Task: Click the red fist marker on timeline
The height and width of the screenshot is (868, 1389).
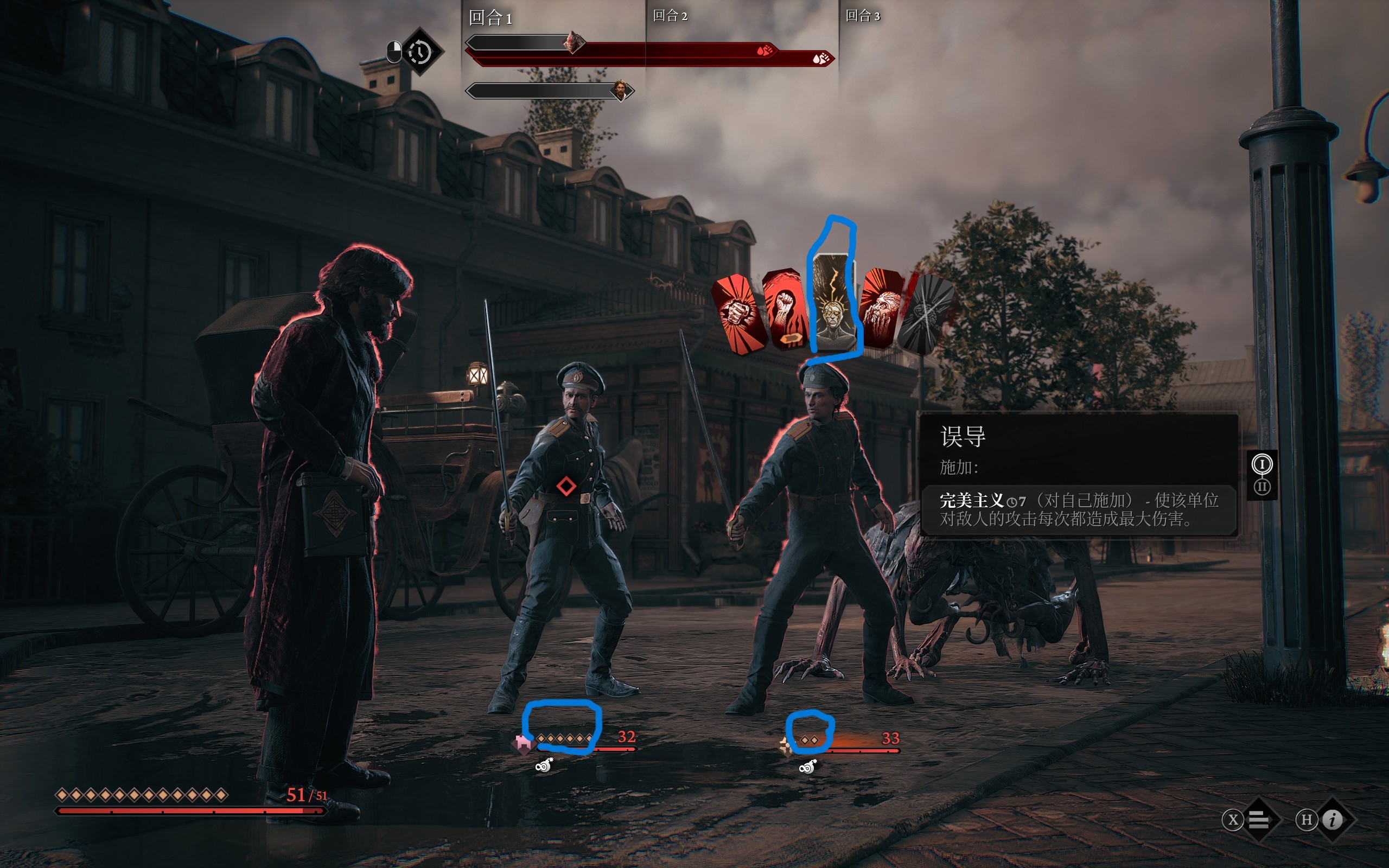Action: (x=764, y=50)
